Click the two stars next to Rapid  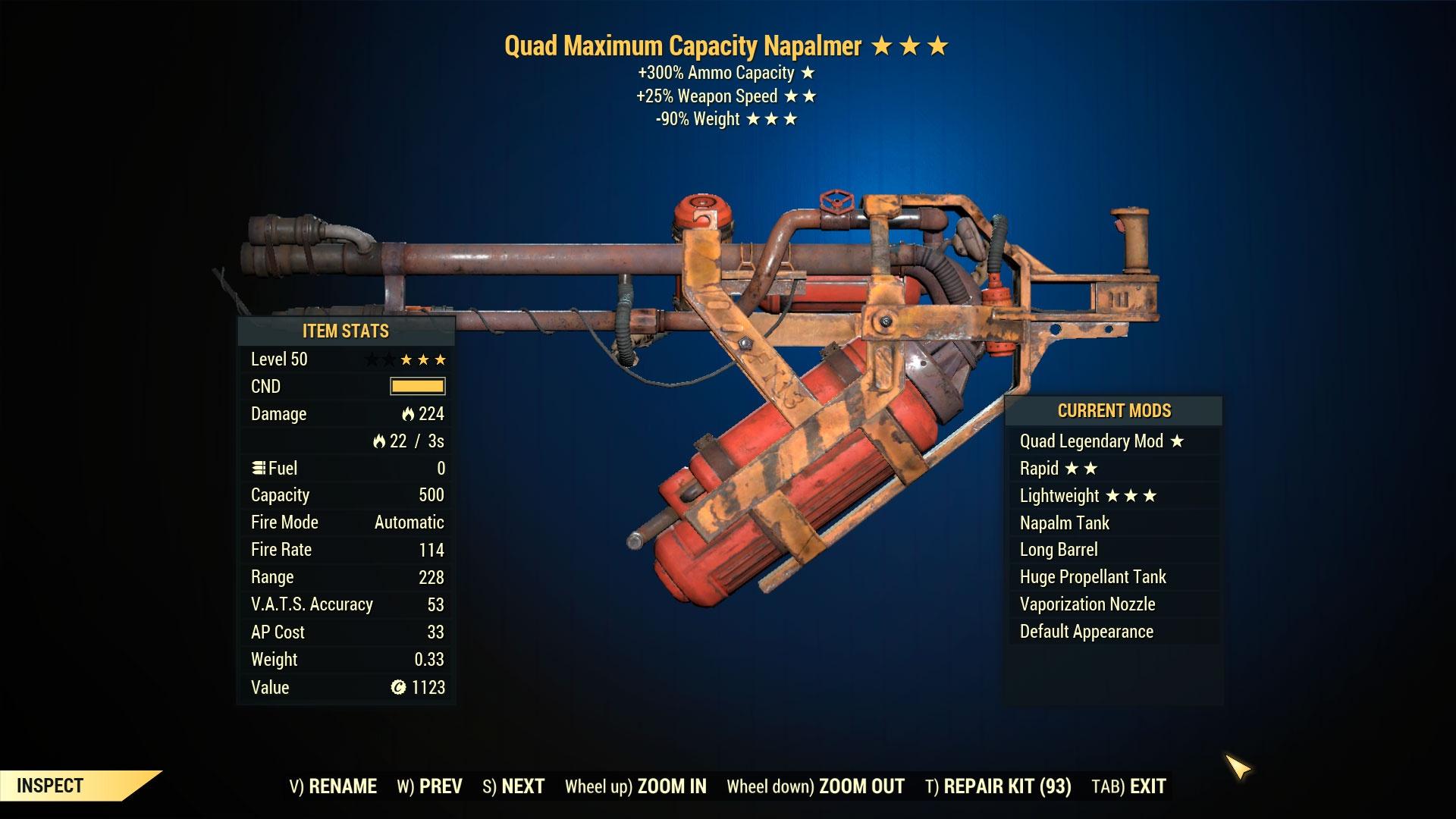1082,469
